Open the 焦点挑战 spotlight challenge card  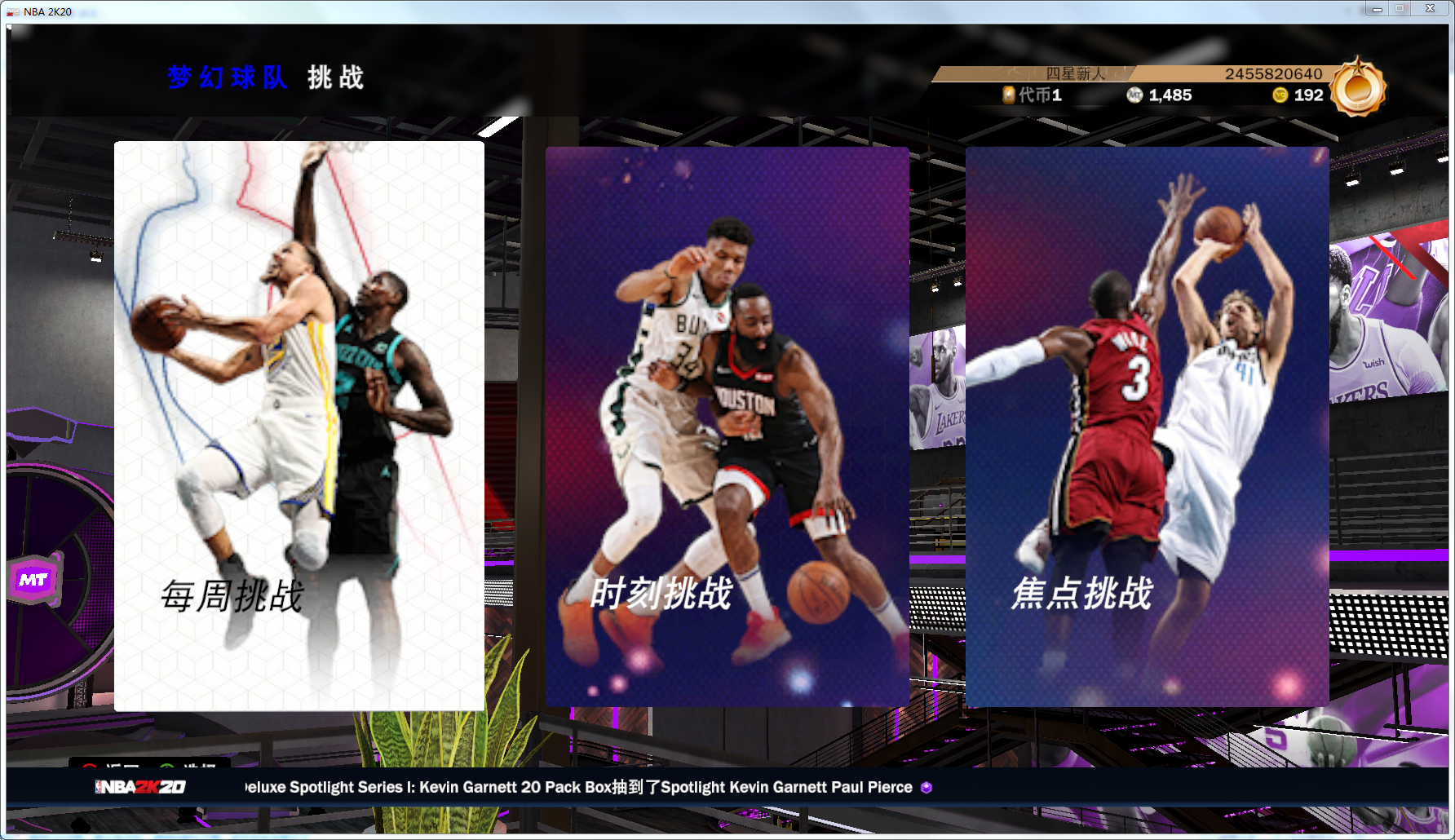pos(1147,424)
